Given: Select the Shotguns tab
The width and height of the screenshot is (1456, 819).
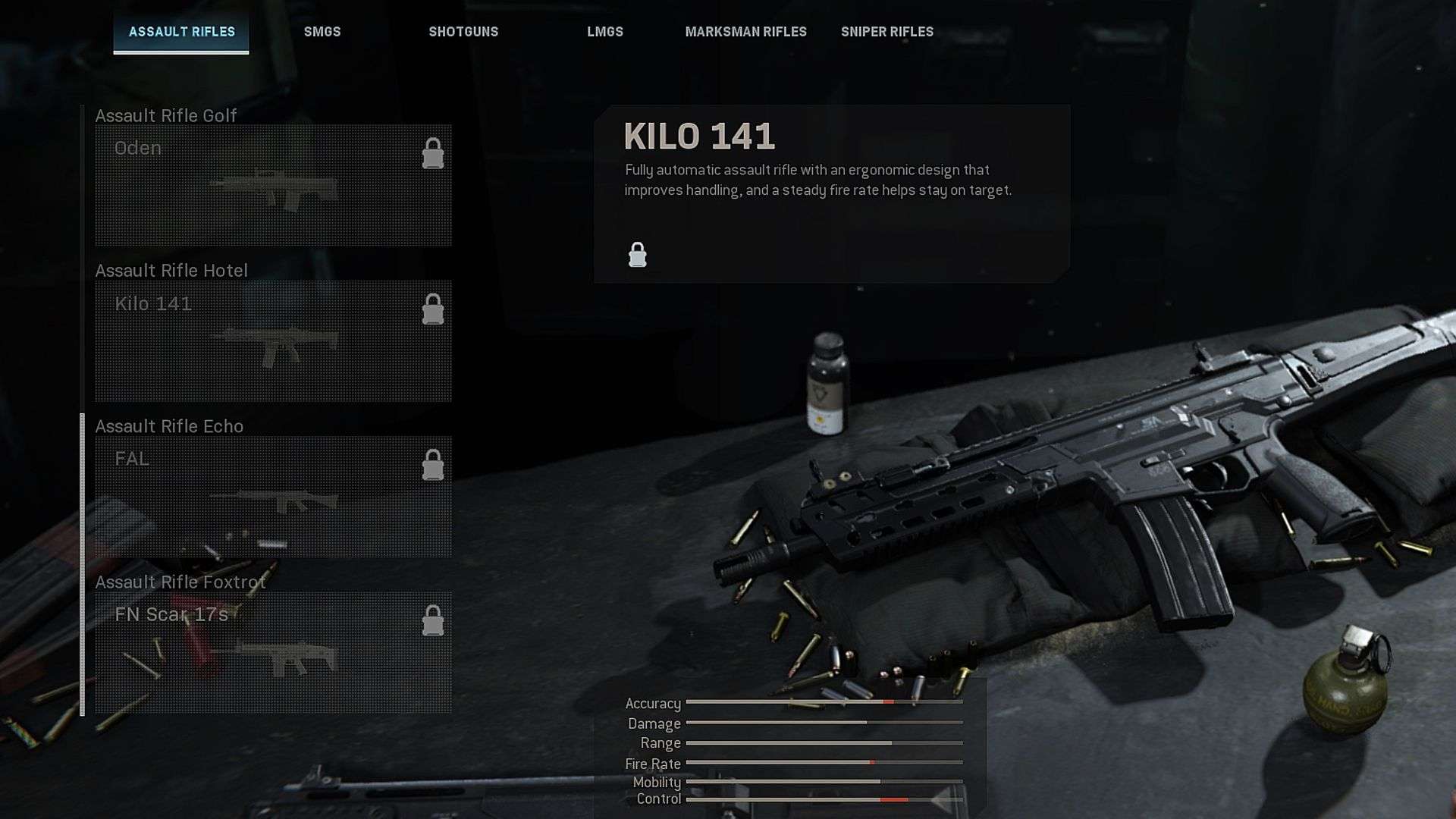Looking at the screenshot, I should pyautogui.click(x=463, y=32).
